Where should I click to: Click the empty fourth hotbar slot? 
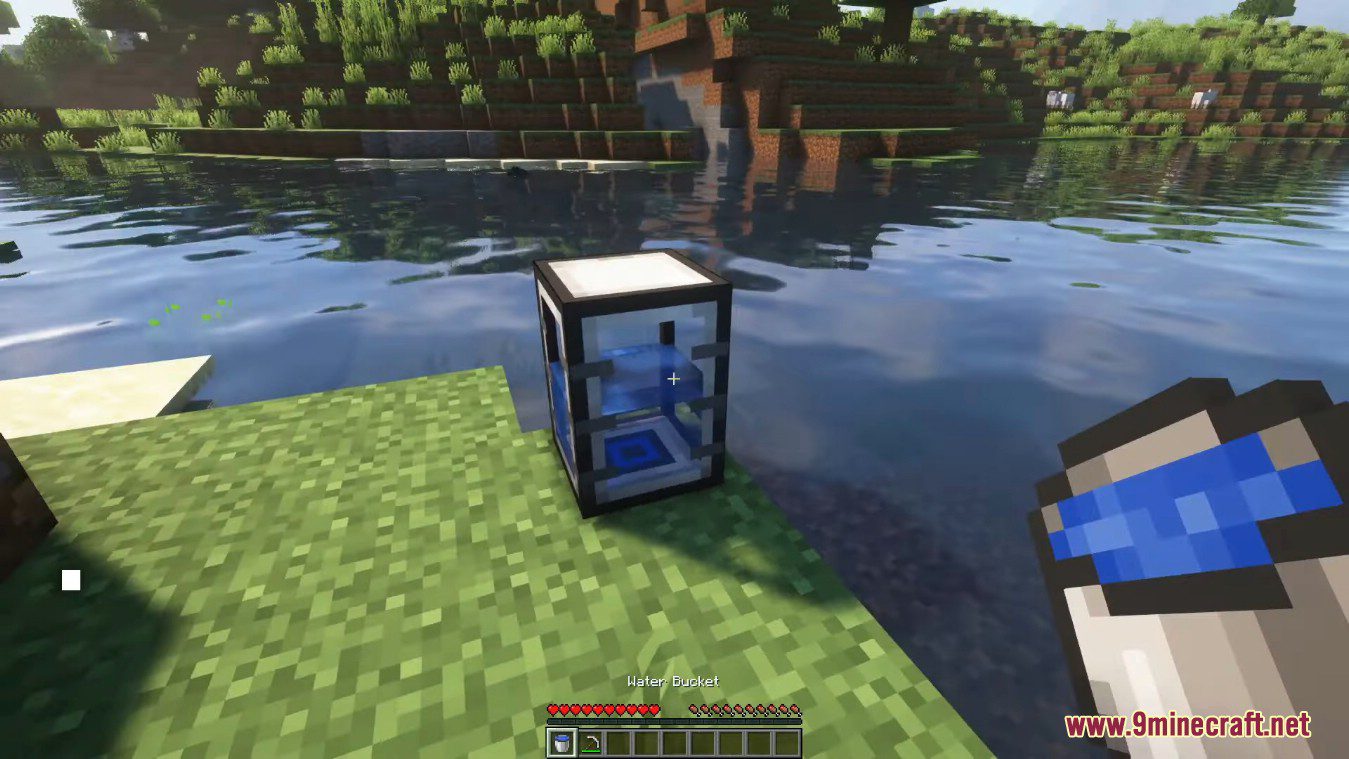[x=647, y=742]
